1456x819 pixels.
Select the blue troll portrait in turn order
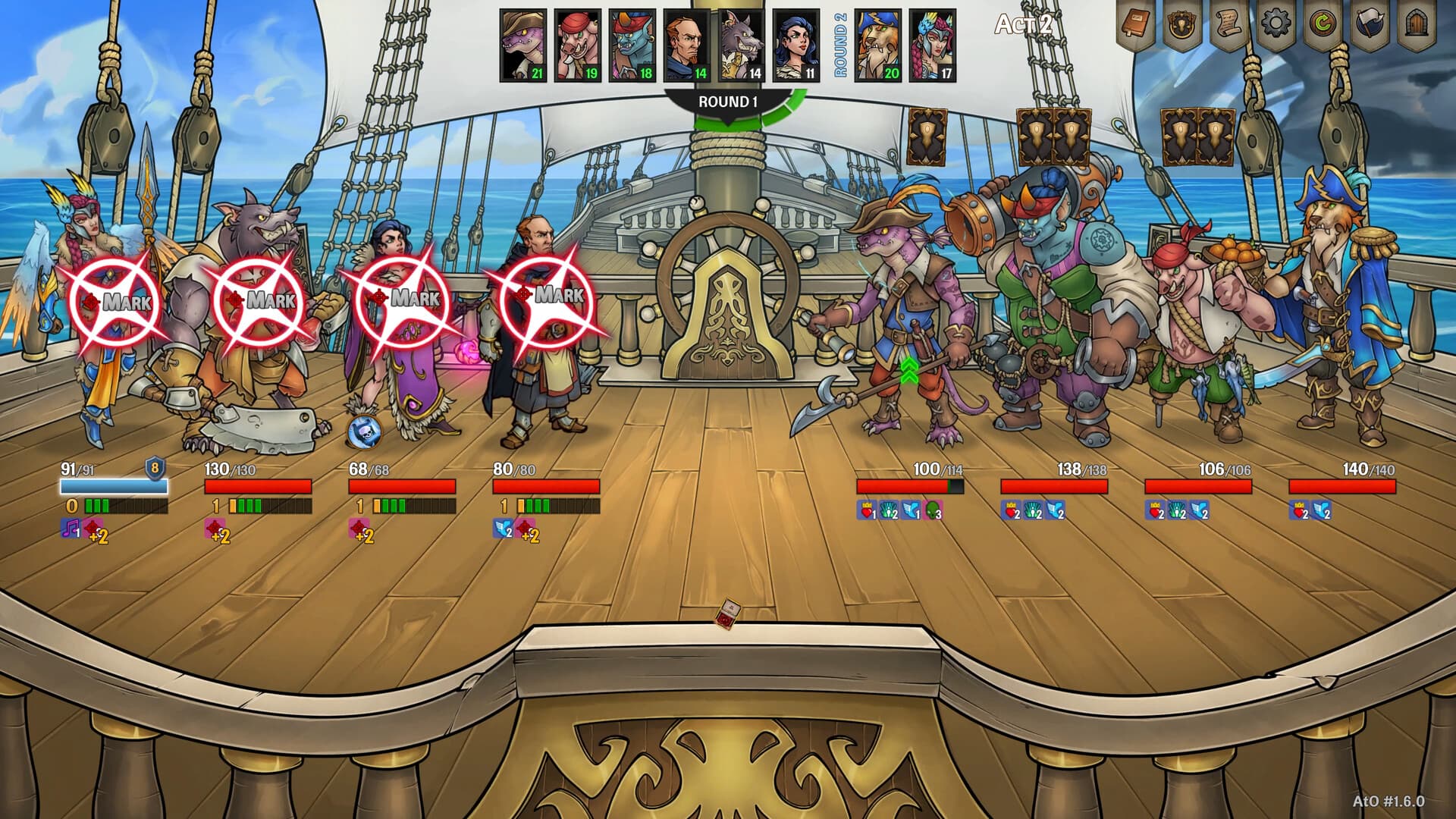pos(632,45)
